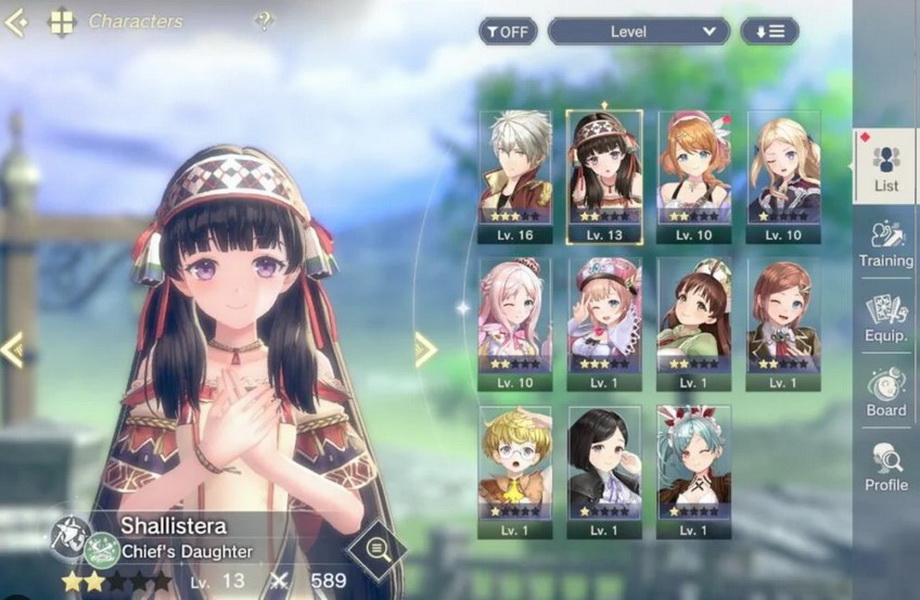920x600 pixels.
Task: Open the Training tab
Action: click(x=886, y=243)
